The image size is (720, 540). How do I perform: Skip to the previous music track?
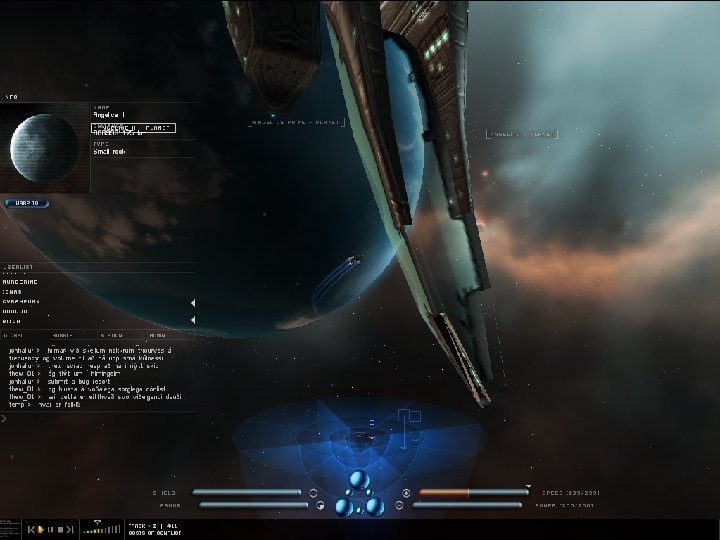(31, 528)
